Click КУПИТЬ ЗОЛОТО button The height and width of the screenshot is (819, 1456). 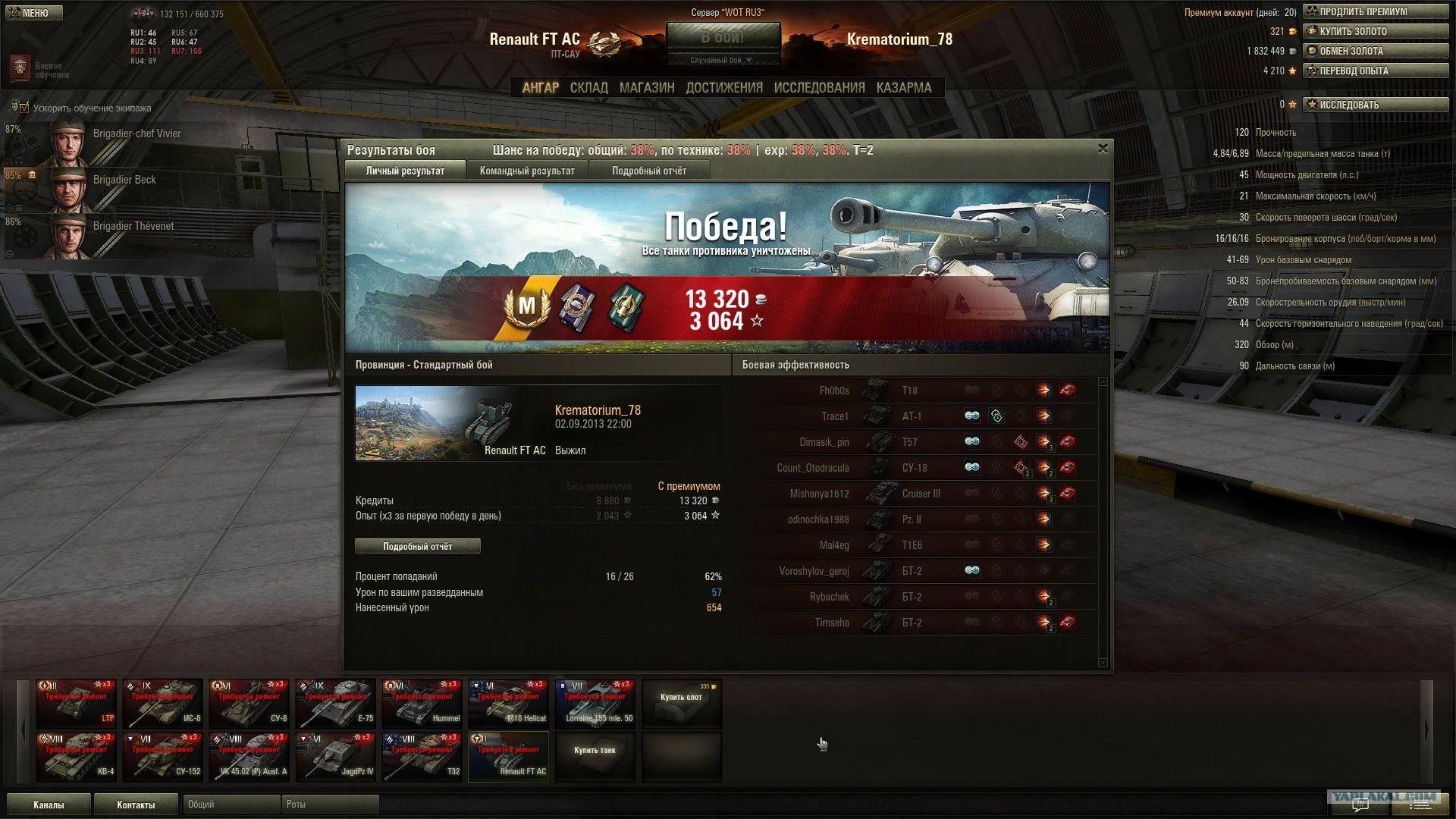pos(1375,31)
